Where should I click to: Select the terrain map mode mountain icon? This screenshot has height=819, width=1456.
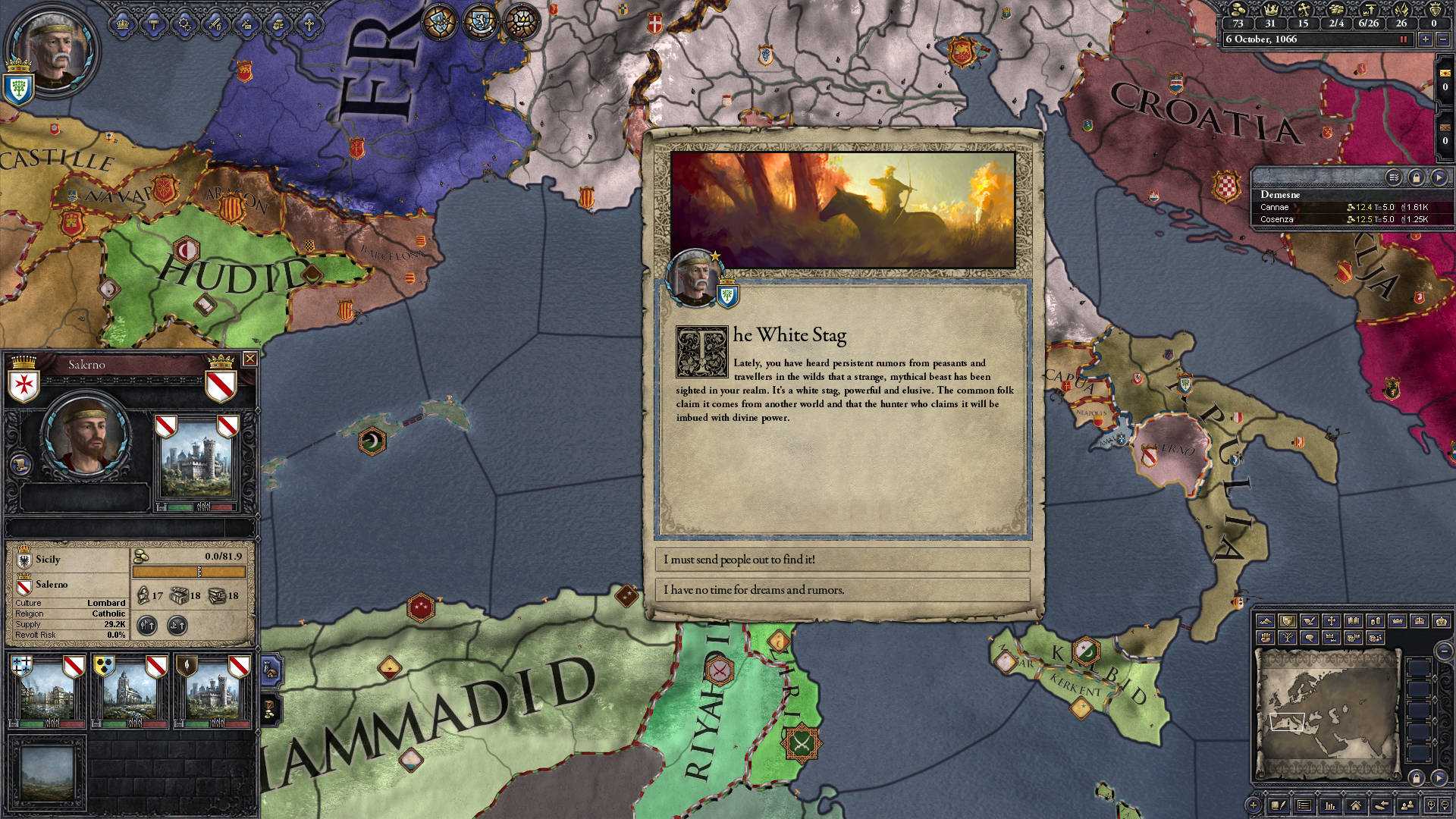(x=1267, y=621)
